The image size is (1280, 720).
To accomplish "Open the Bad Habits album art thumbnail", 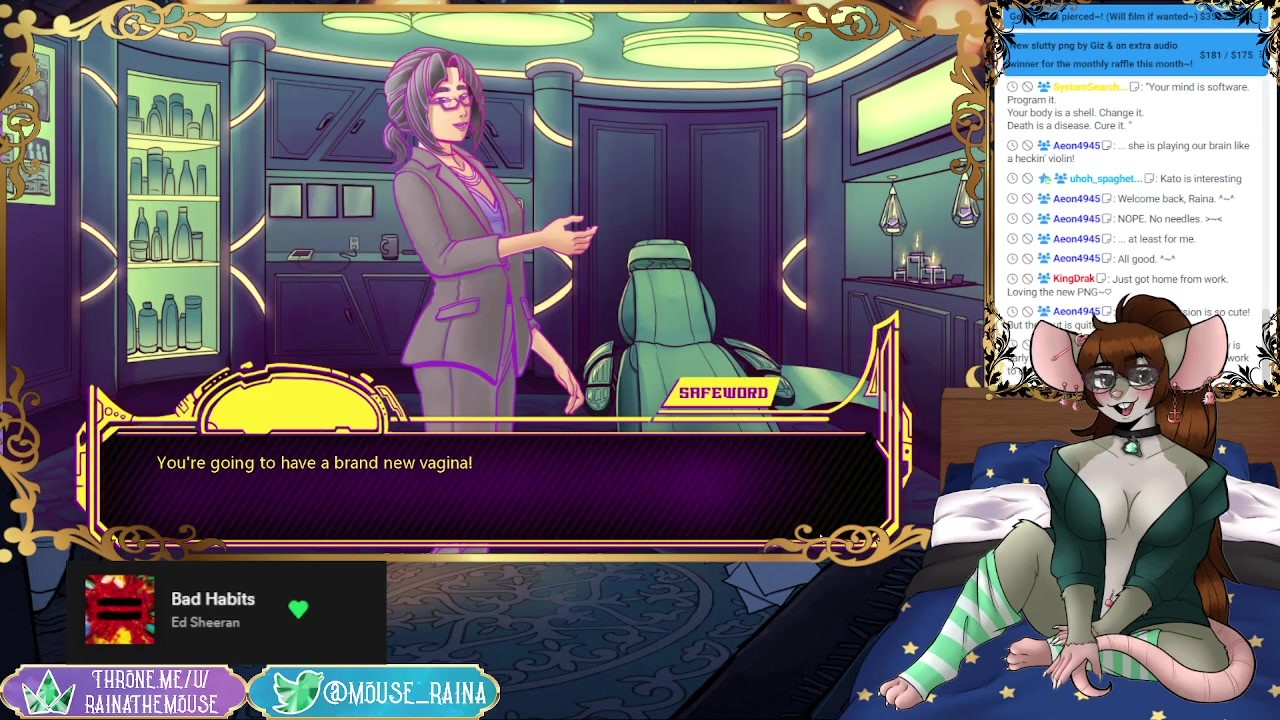I will coord(120,609).
